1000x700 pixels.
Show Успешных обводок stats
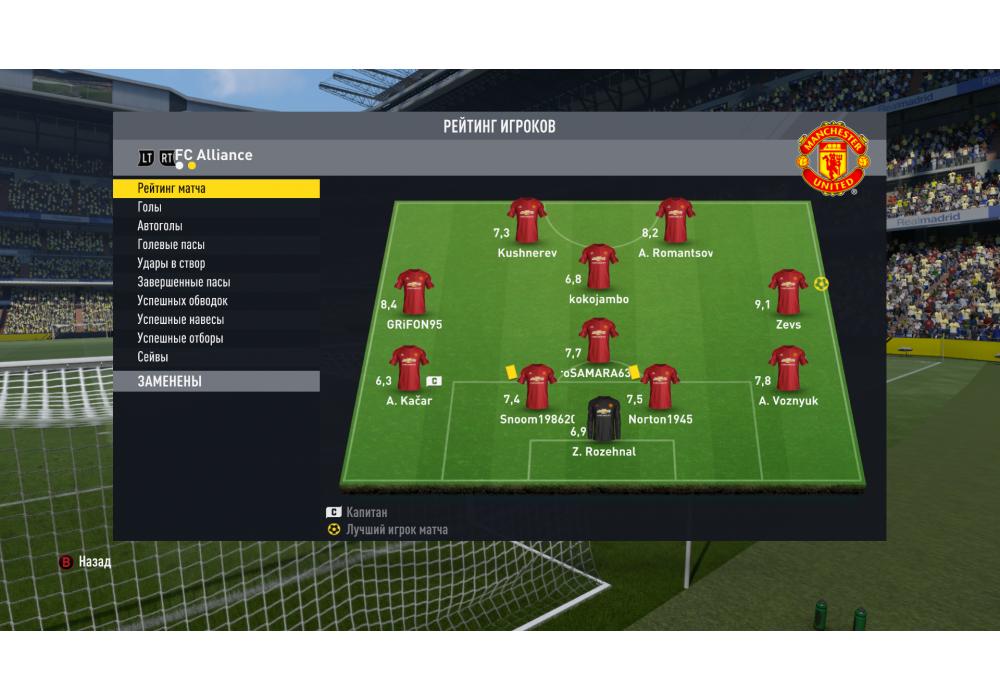215,301
